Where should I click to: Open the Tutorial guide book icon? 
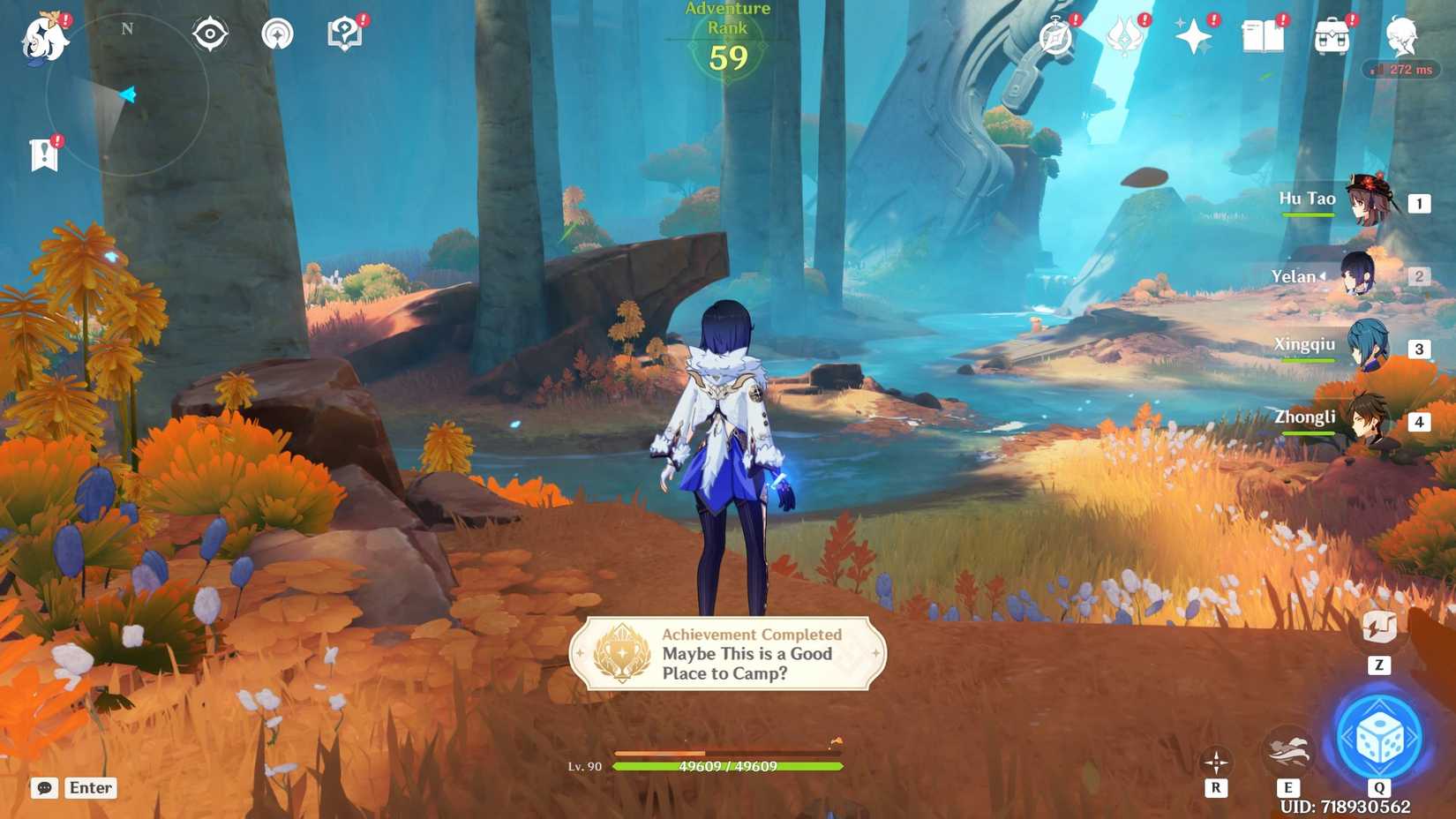[x=344, y=32]
